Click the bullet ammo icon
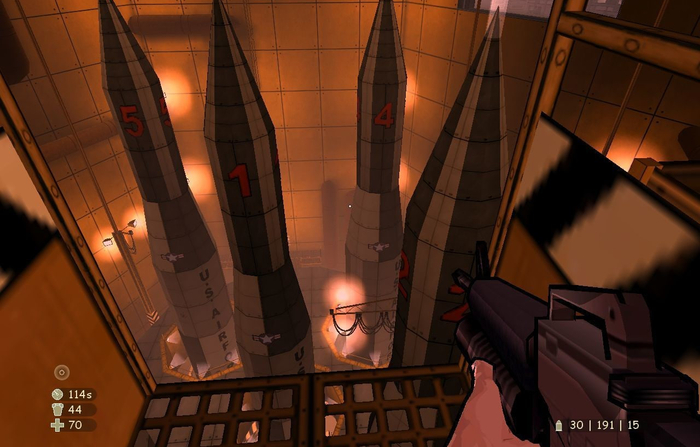 point(560,425)
